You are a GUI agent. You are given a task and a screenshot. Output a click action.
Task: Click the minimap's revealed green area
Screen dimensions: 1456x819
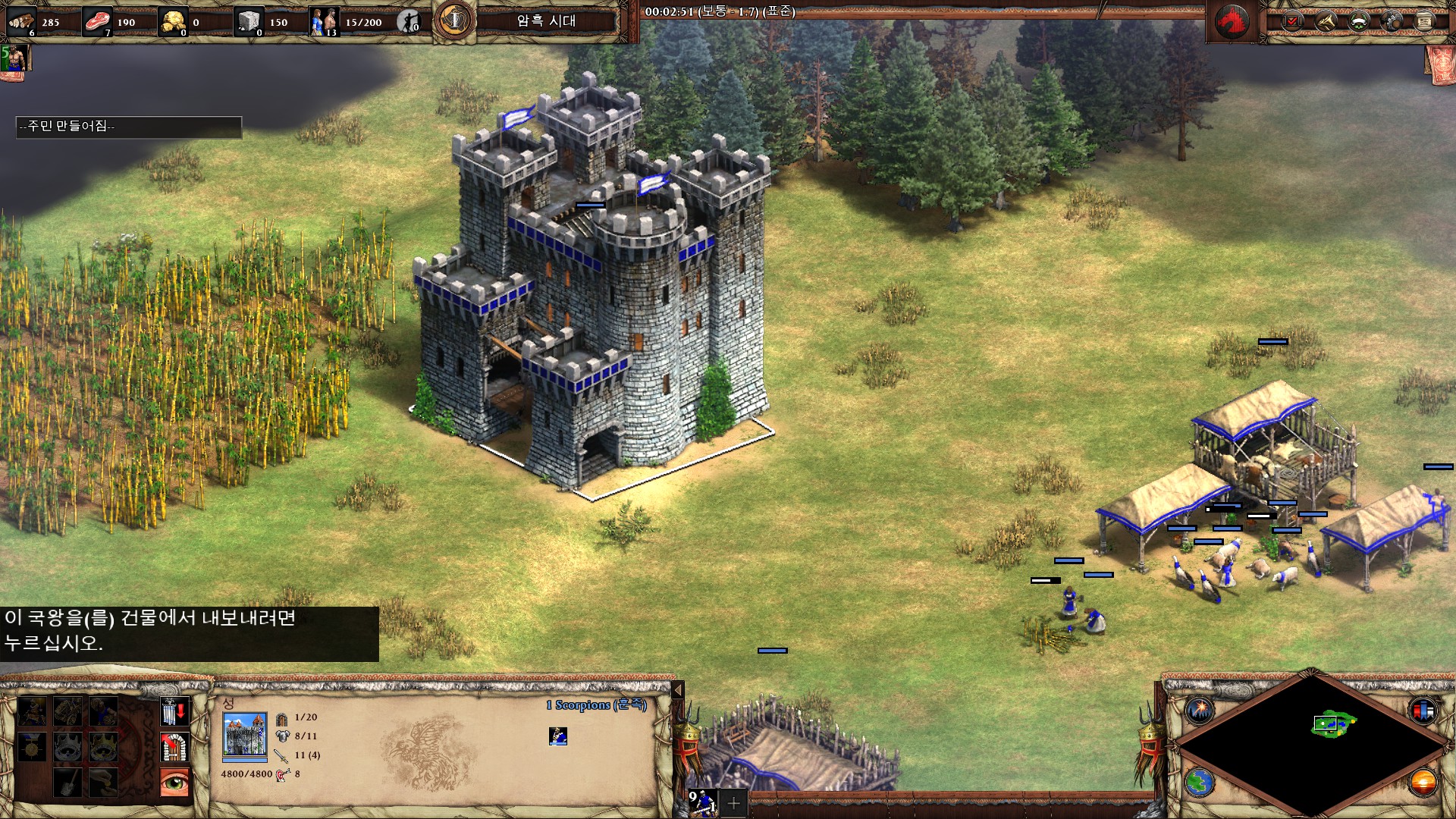click(1332, 723)
